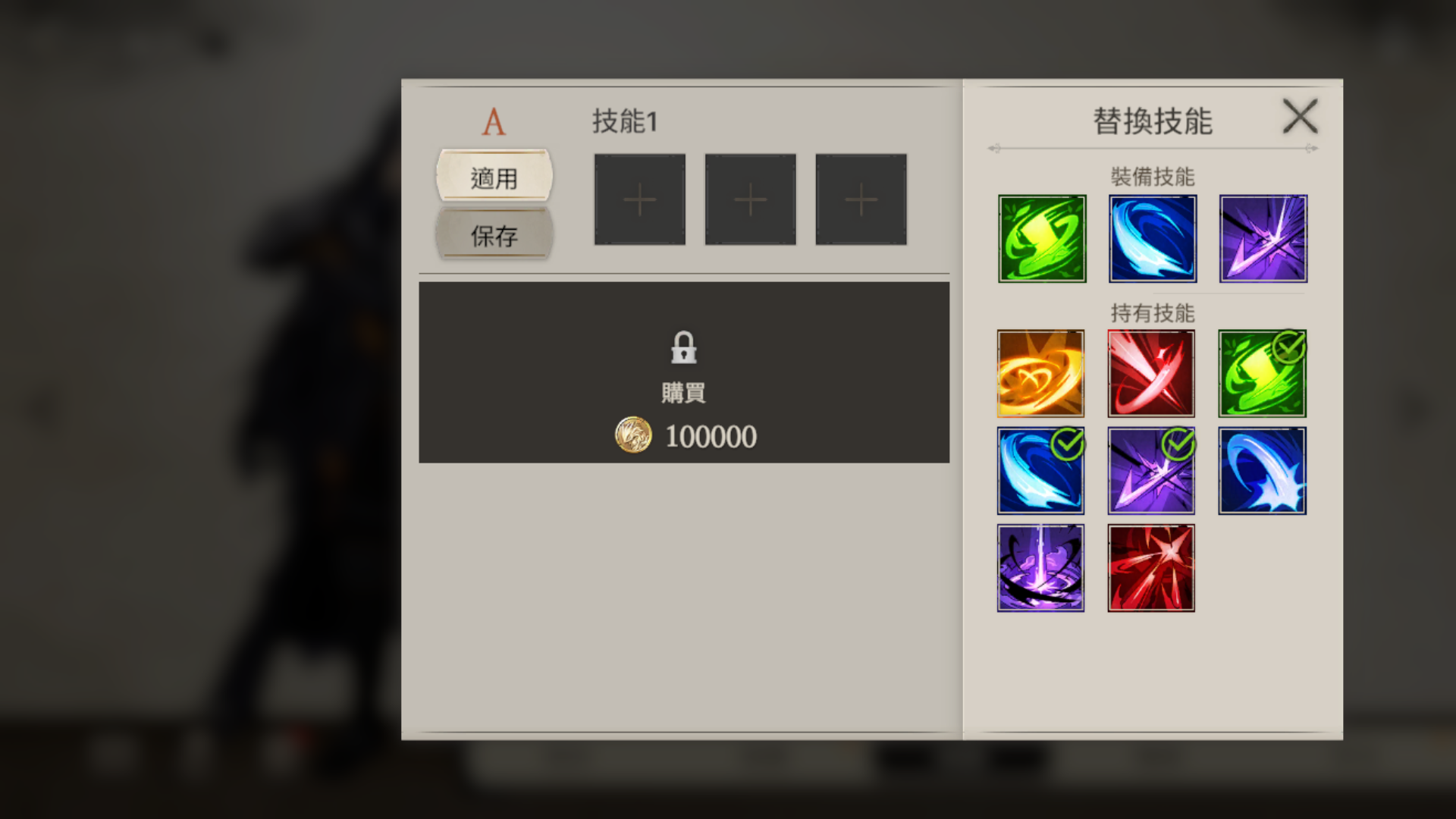
Task: Choose the red slash skill icon
Action: [x=1151, y=373]
